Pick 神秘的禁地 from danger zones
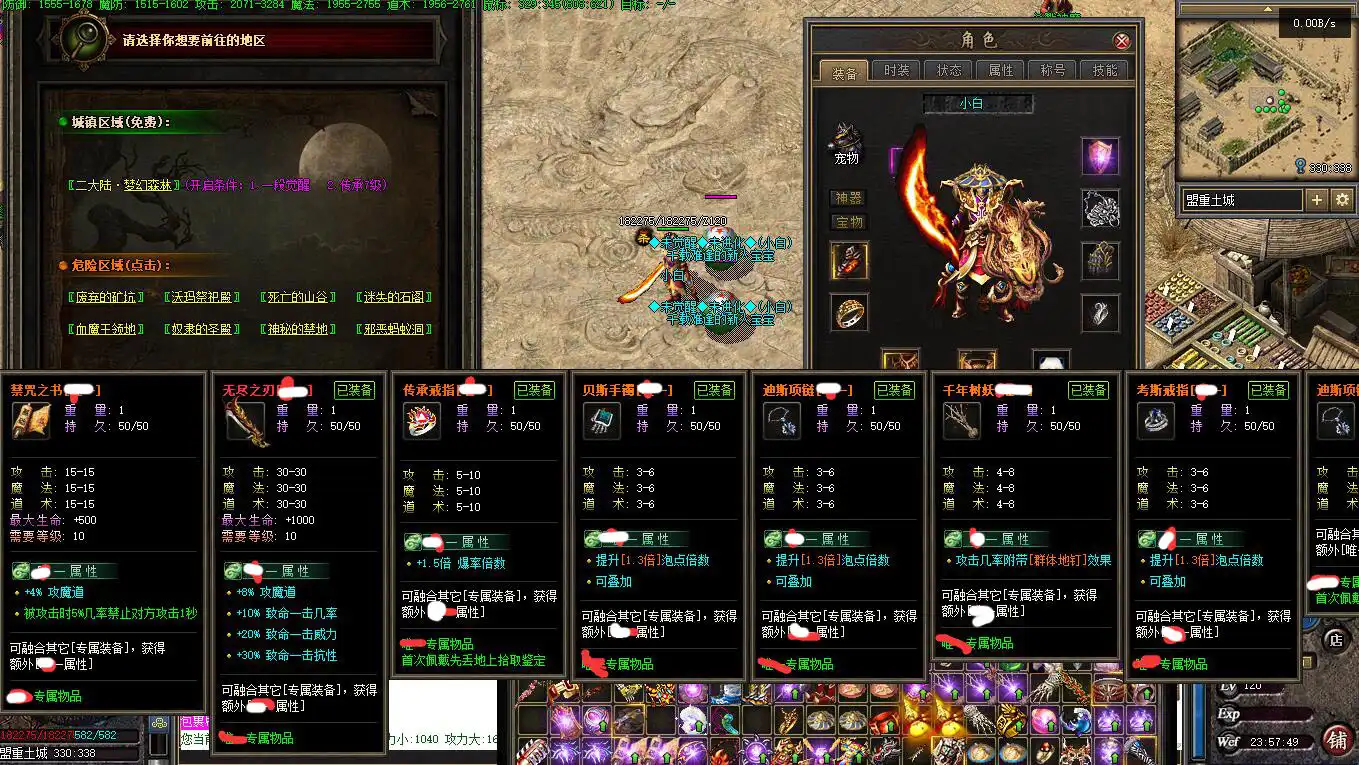1359x765 pixels. point(297,329)
